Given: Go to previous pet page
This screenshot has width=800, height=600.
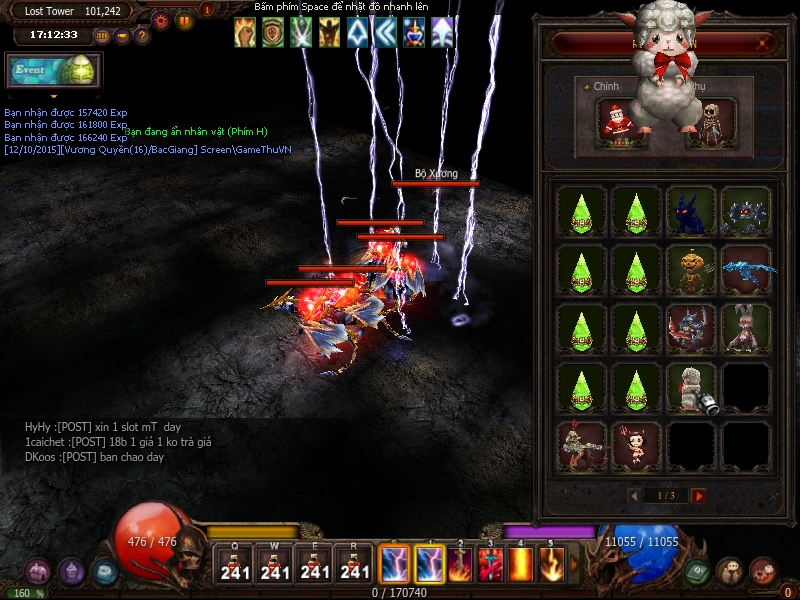Looking at the screenshot, I should tap(634, 496).
